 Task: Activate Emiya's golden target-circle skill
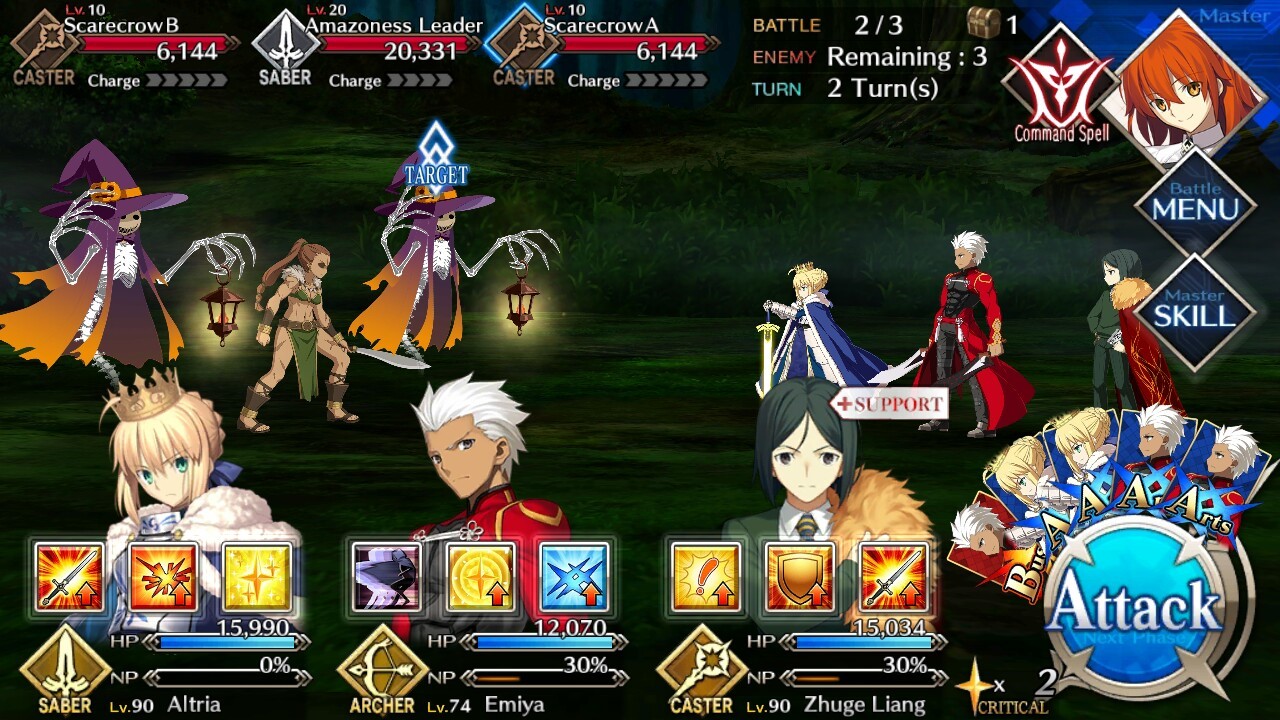click(481, 577)
